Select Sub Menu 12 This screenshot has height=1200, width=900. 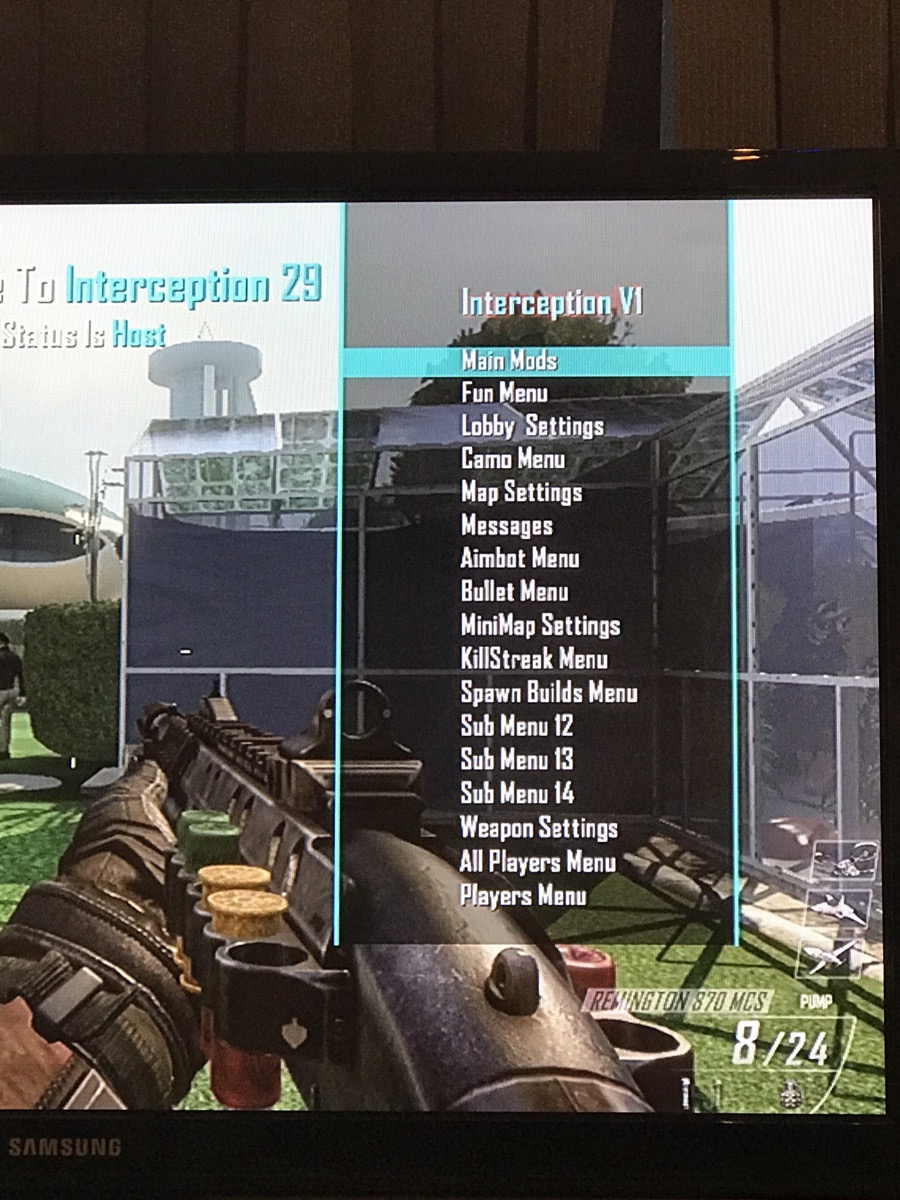517,726
